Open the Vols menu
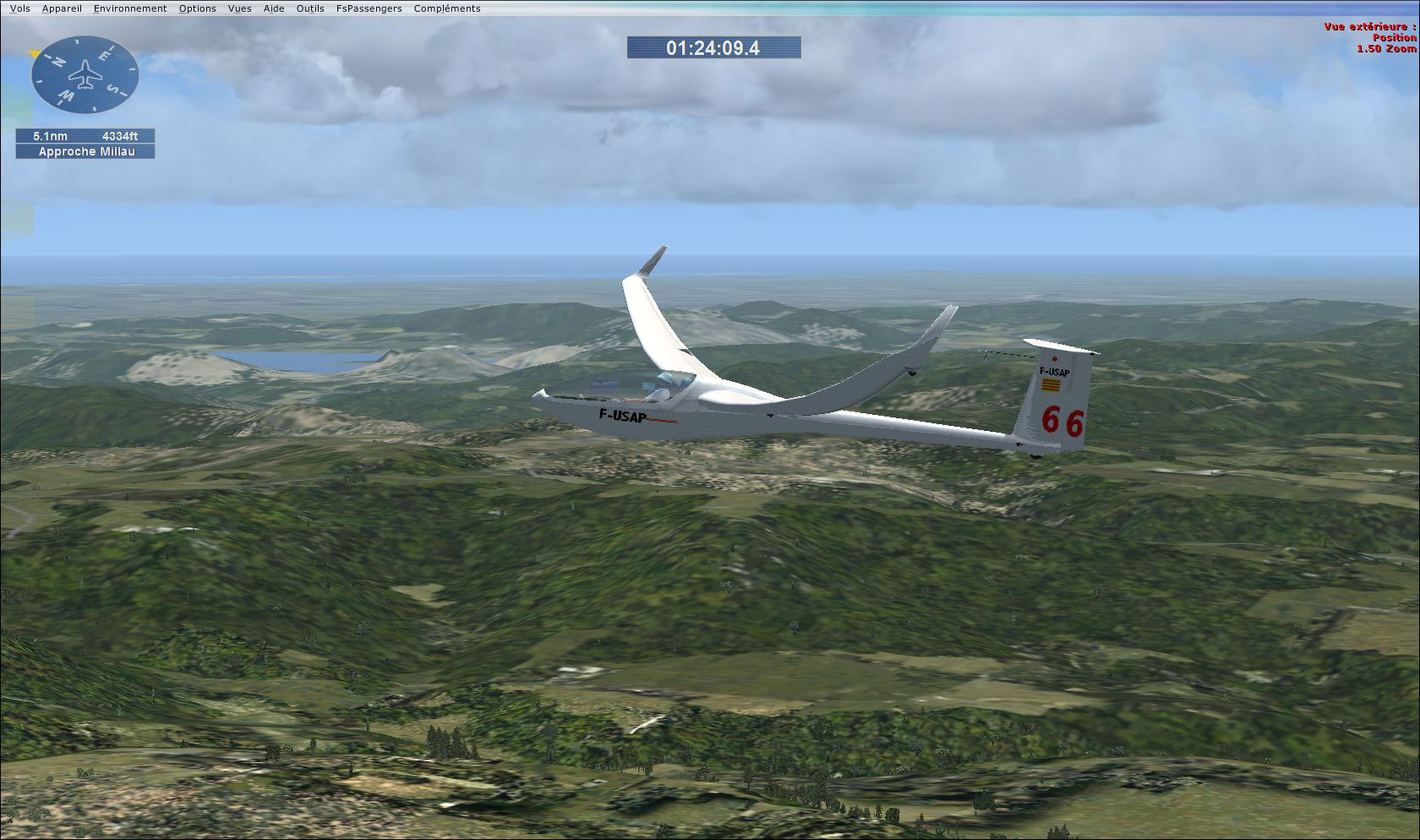This screenshot has width=1420, height=840. 19,8
